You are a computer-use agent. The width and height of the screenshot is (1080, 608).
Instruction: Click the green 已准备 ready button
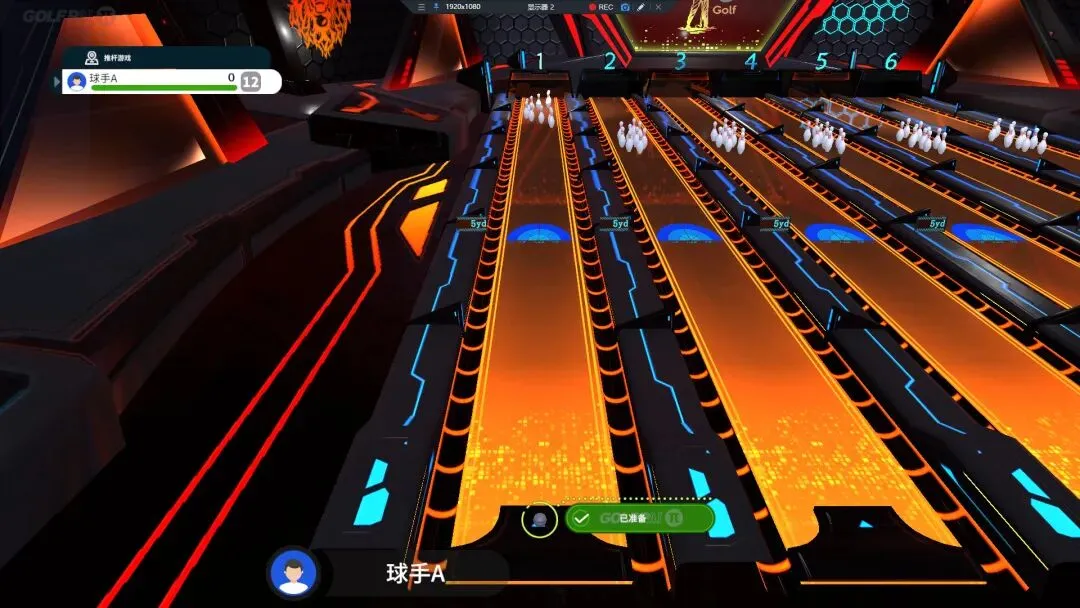[x=639, y=518]
